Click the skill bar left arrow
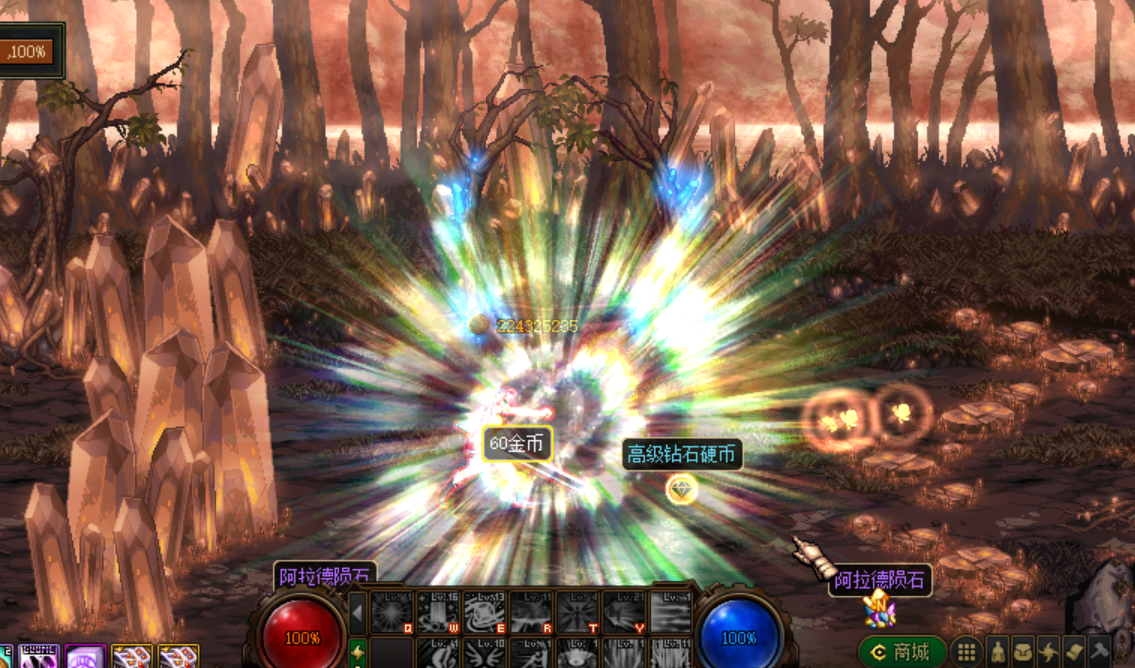Screen dimensions: 1135x668 point(358,612)
